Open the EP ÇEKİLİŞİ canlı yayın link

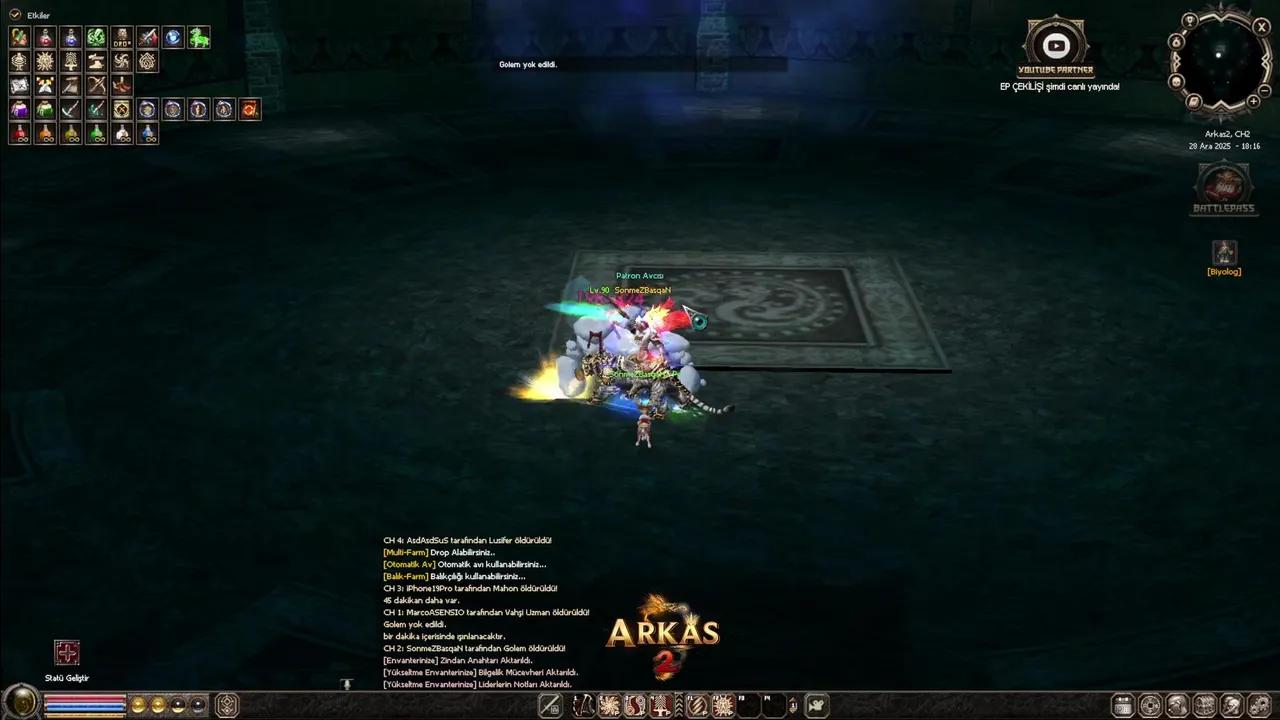point(1059,86)
